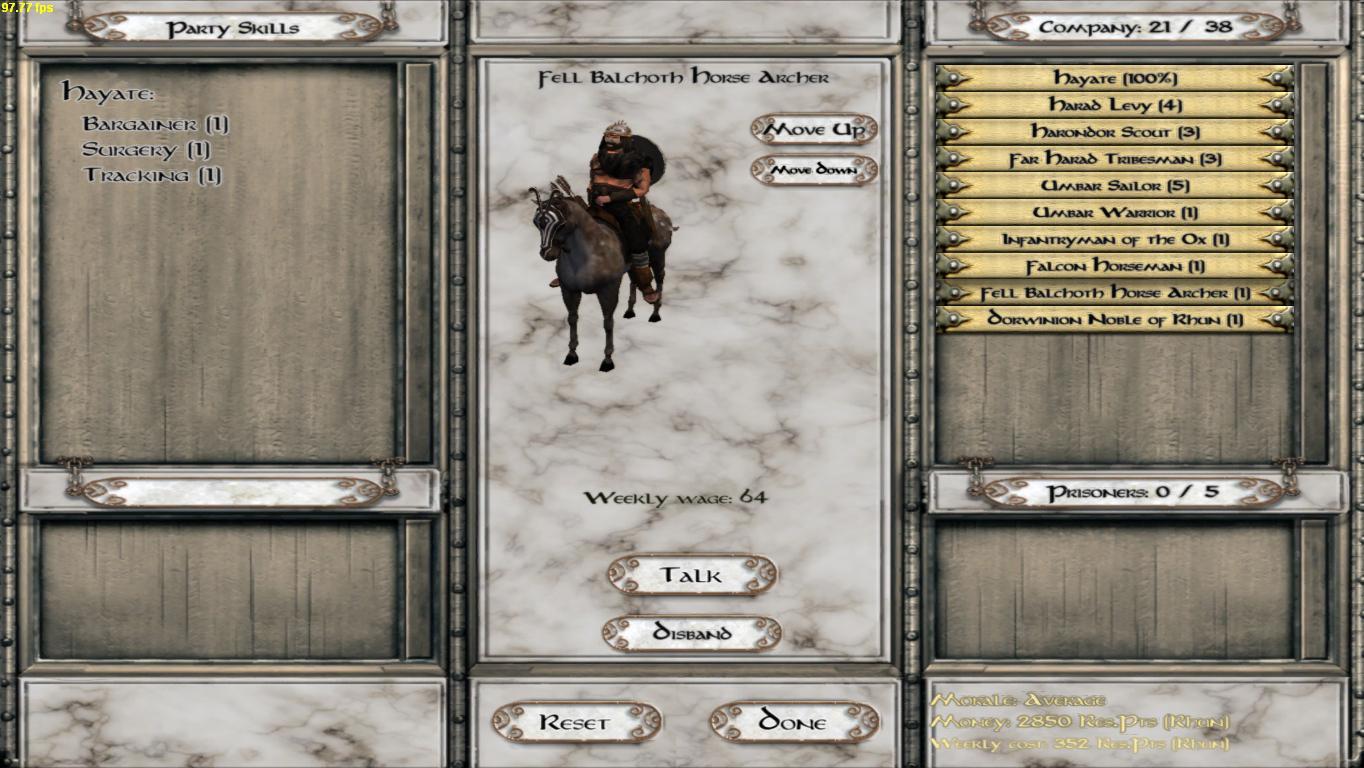
Task: Disband the selected troop
Action: coord(692,633)
